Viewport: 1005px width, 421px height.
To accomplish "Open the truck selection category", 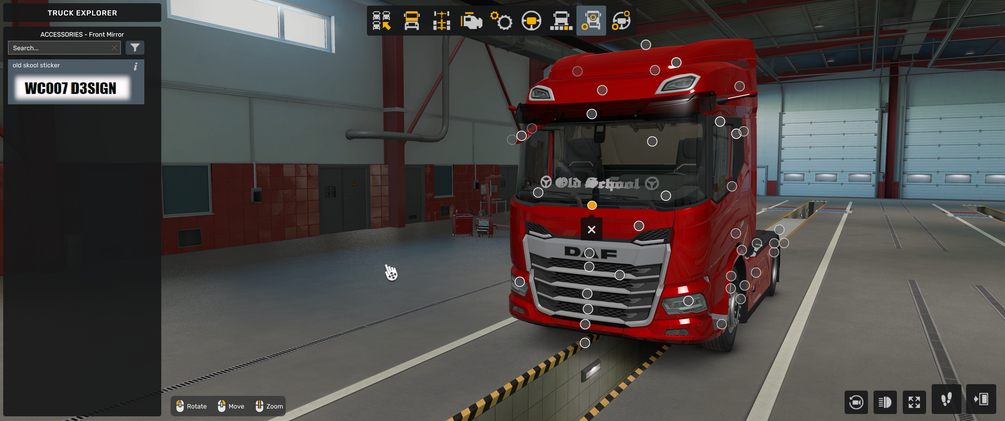I will tap(381, 21).
